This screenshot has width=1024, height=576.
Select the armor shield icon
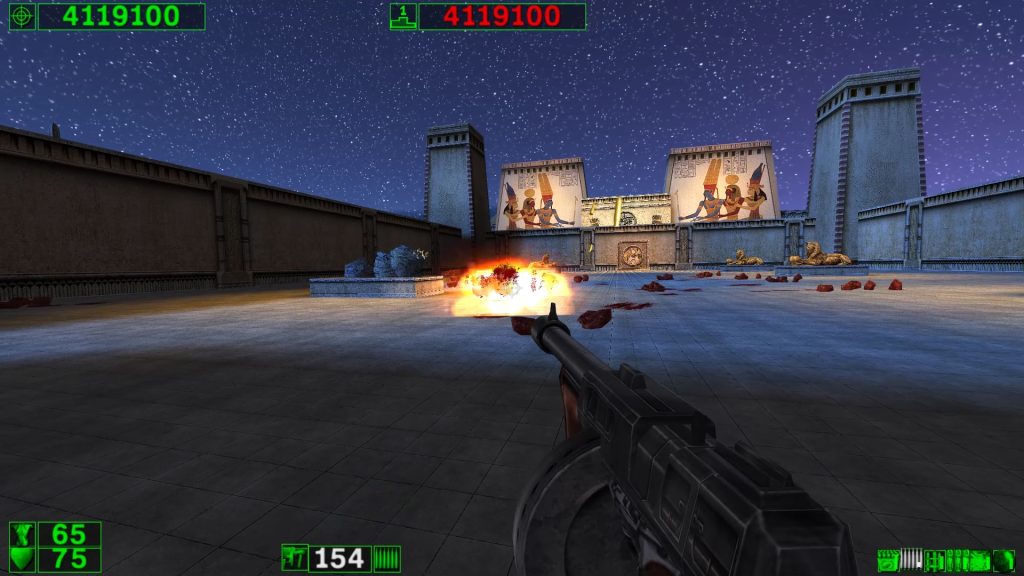pyautogui.click(x=22, y=559)
